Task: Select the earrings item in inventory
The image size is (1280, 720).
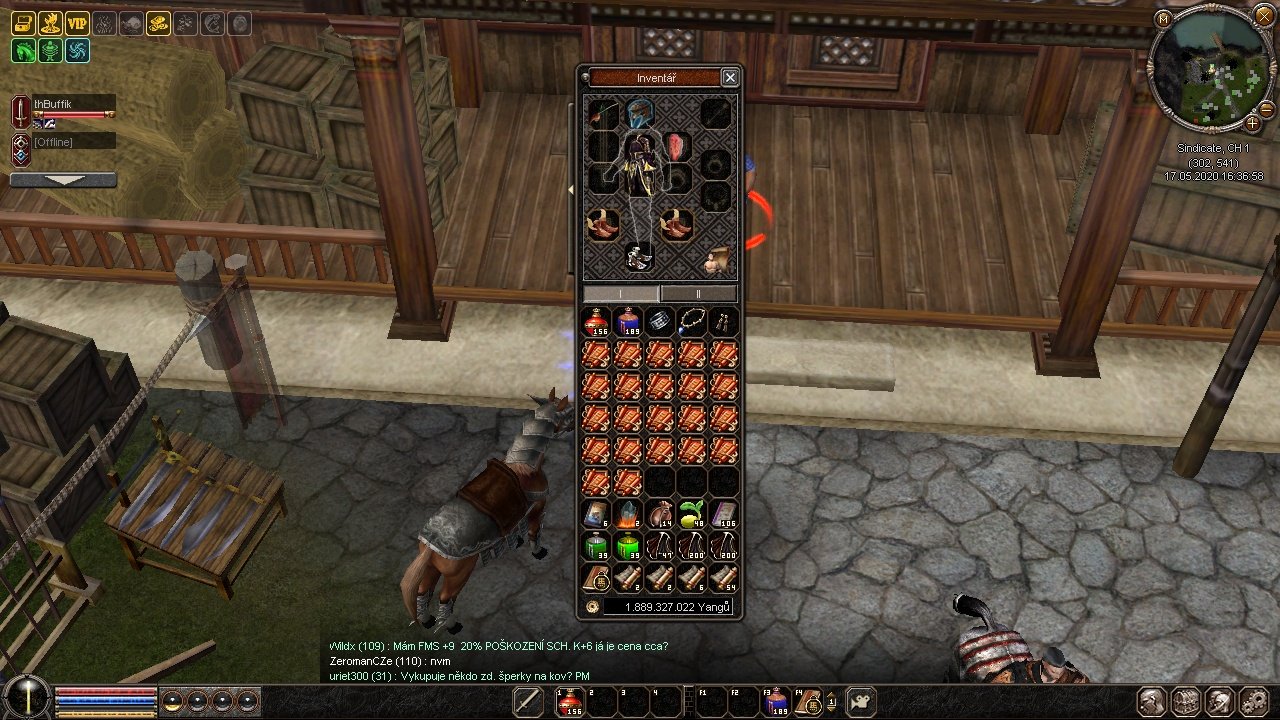Action: (x=724, y=322)
